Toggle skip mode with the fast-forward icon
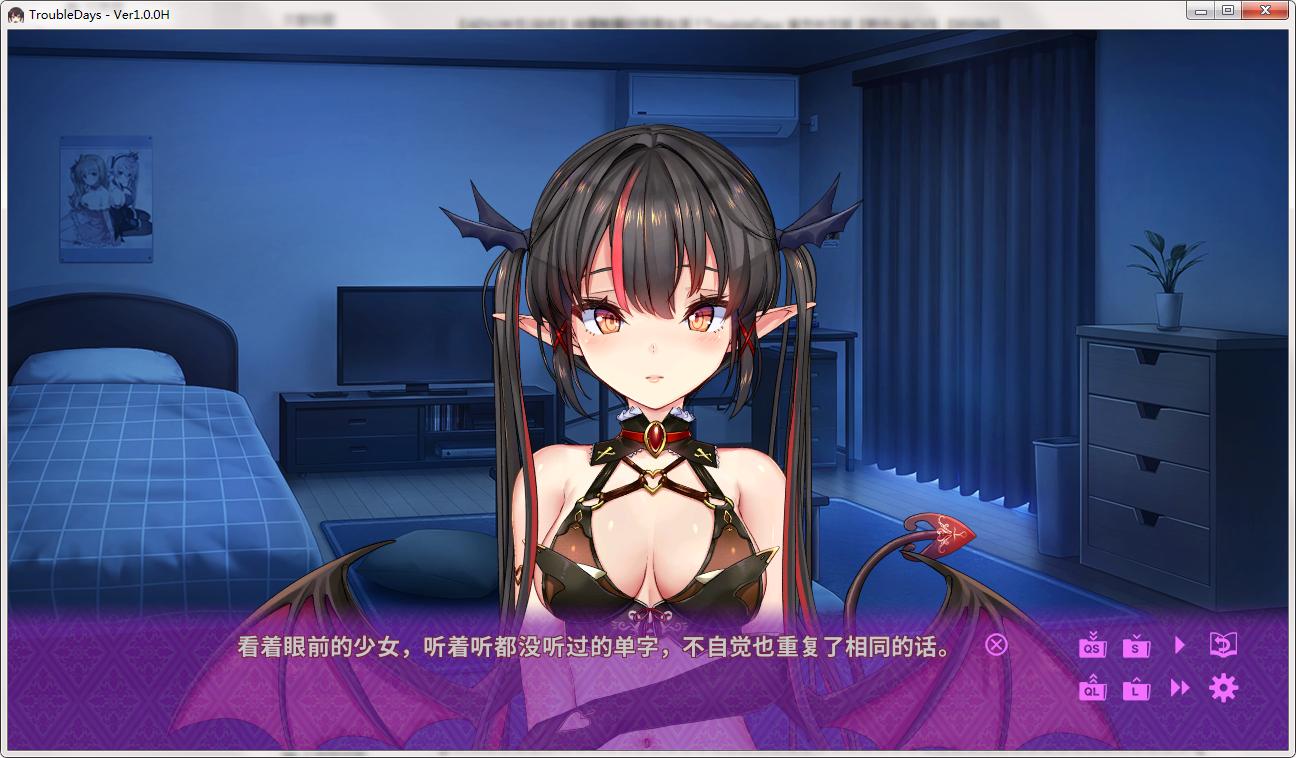Viewport: 1296px width, 758px height. (1180, 689)
